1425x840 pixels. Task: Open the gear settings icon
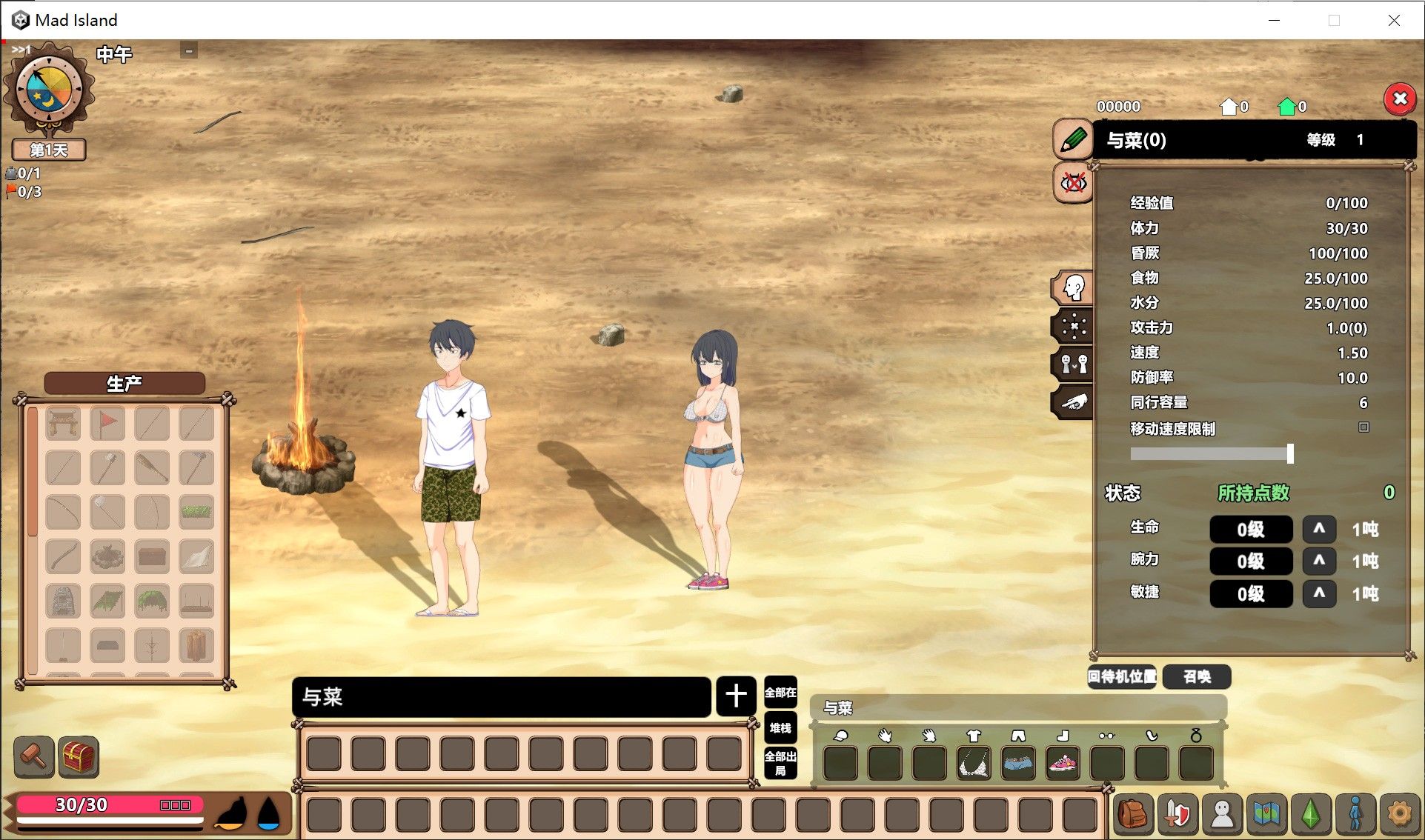(x=1399, y=814)
